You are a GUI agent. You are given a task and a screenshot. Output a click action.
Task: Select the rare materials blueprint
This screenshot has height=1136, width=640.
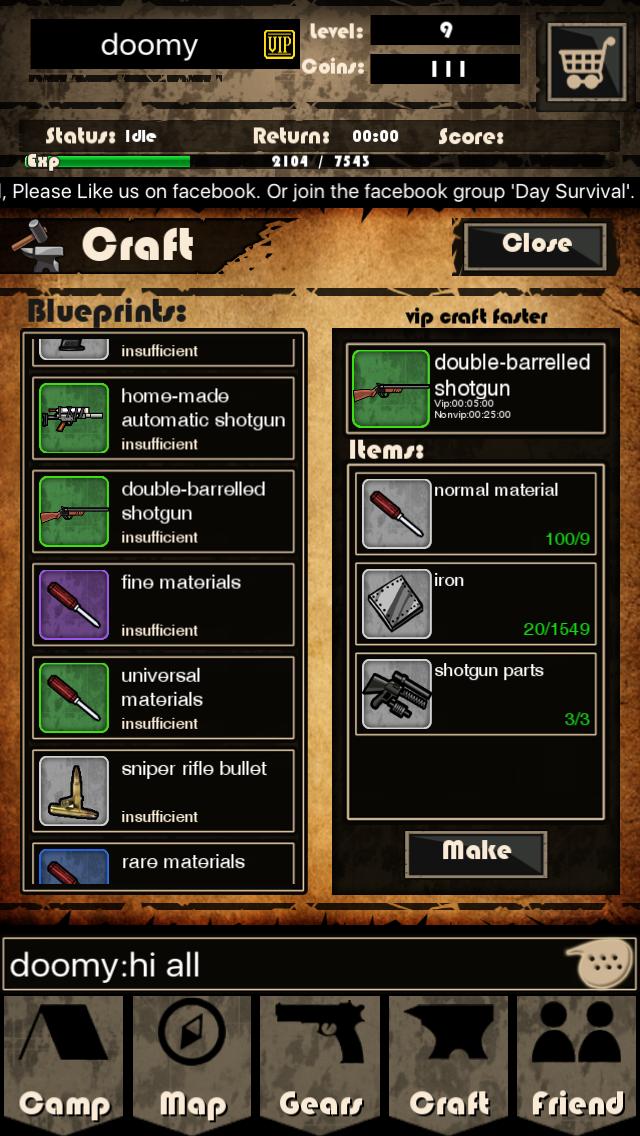[x=164, y=865]
